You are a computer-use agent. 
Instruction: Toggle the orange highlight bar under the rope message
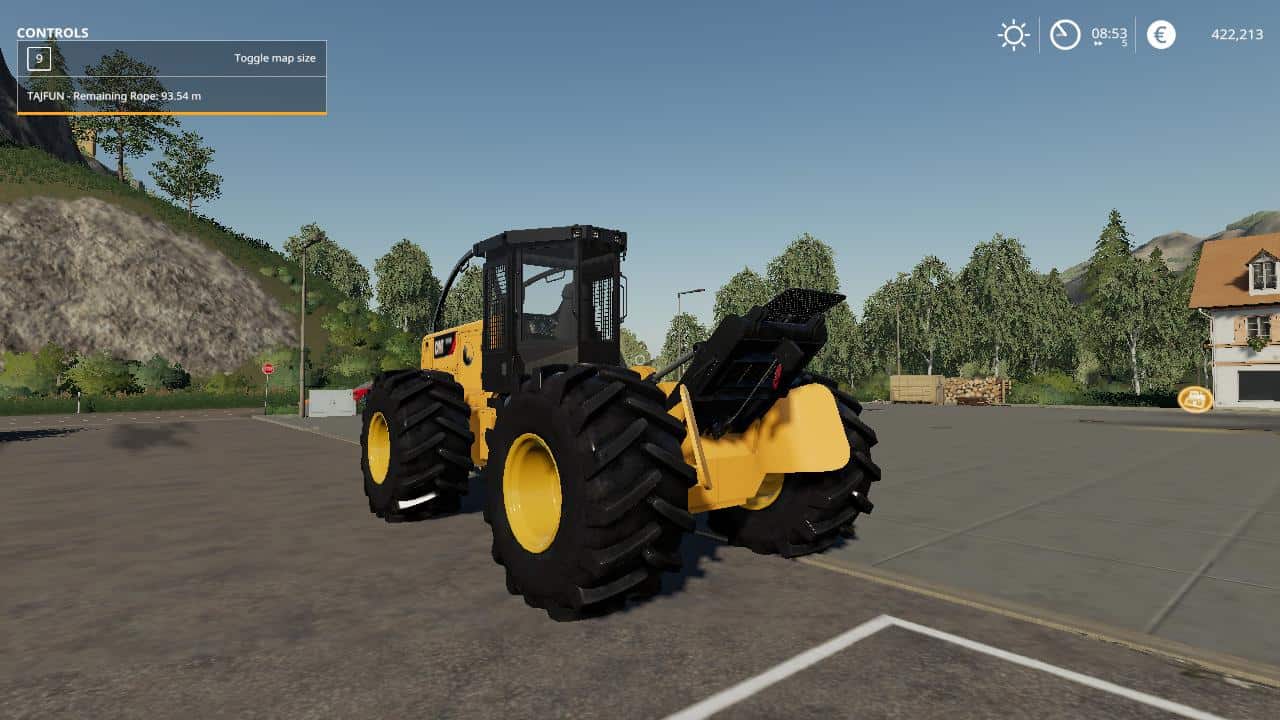coord(170,109)
